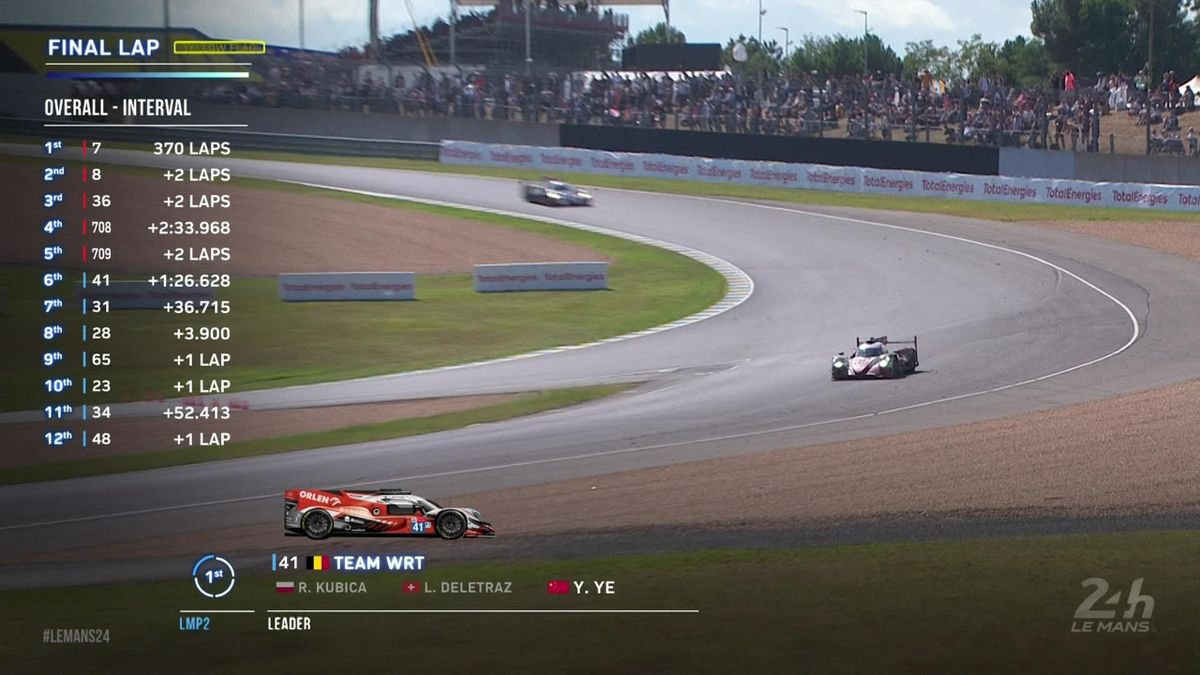Select the 1st place car 7 row
This screenshot has height=675, width=1200.
[137, 148]
